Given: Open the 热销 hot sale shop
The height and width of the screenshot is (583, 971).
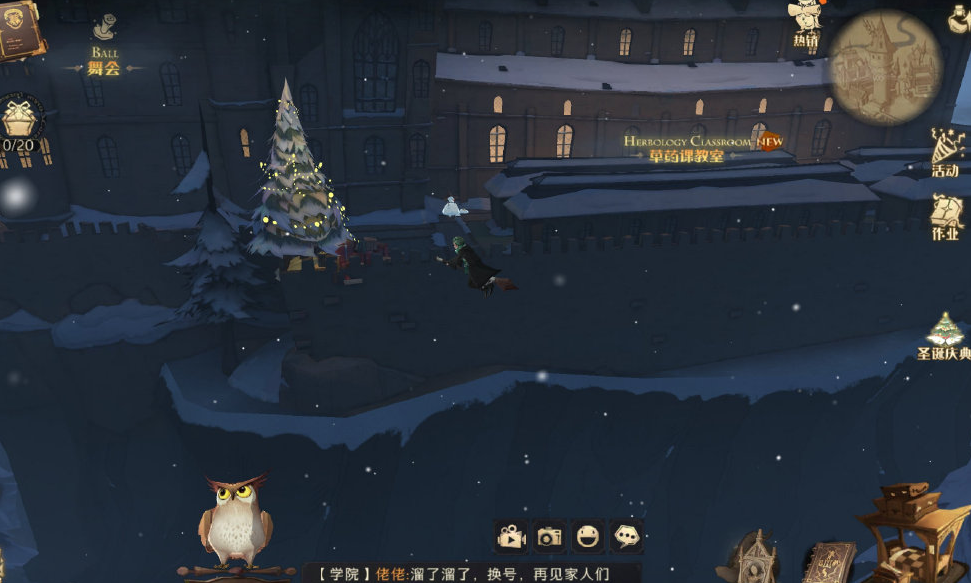Looking at the screenshot, I should pyautogui.click(x=806, y=23).
